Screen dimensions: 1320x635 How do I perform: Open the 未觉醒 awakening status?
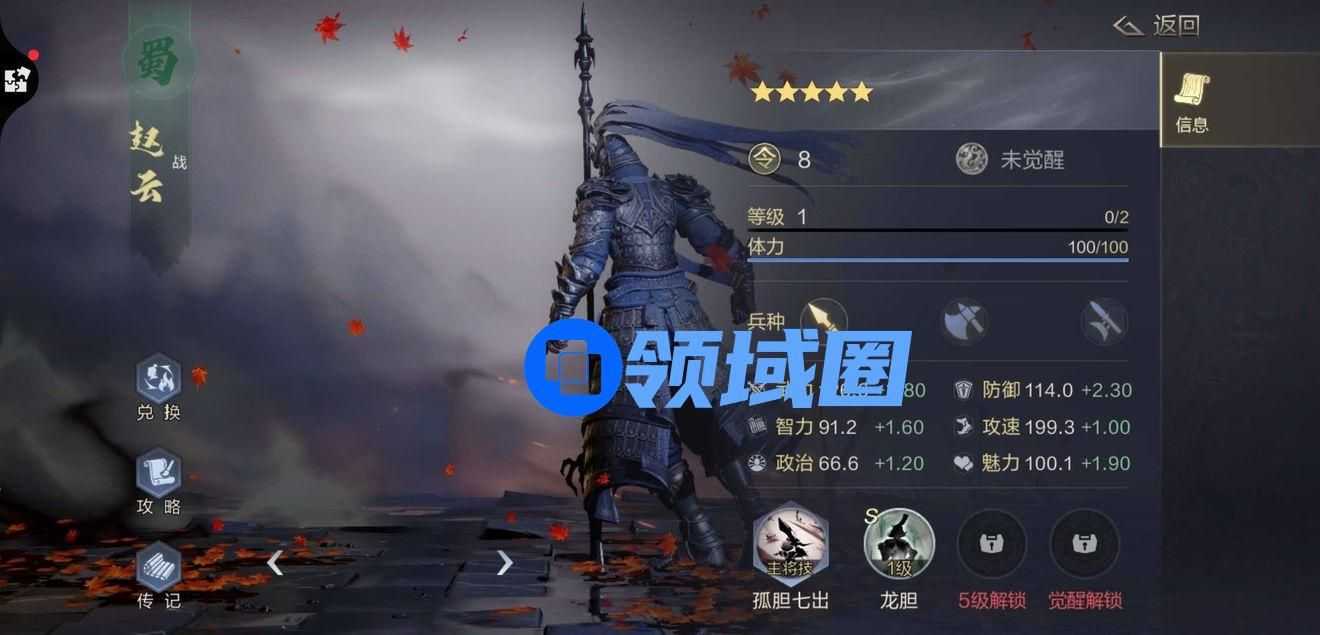(1010, 159)
